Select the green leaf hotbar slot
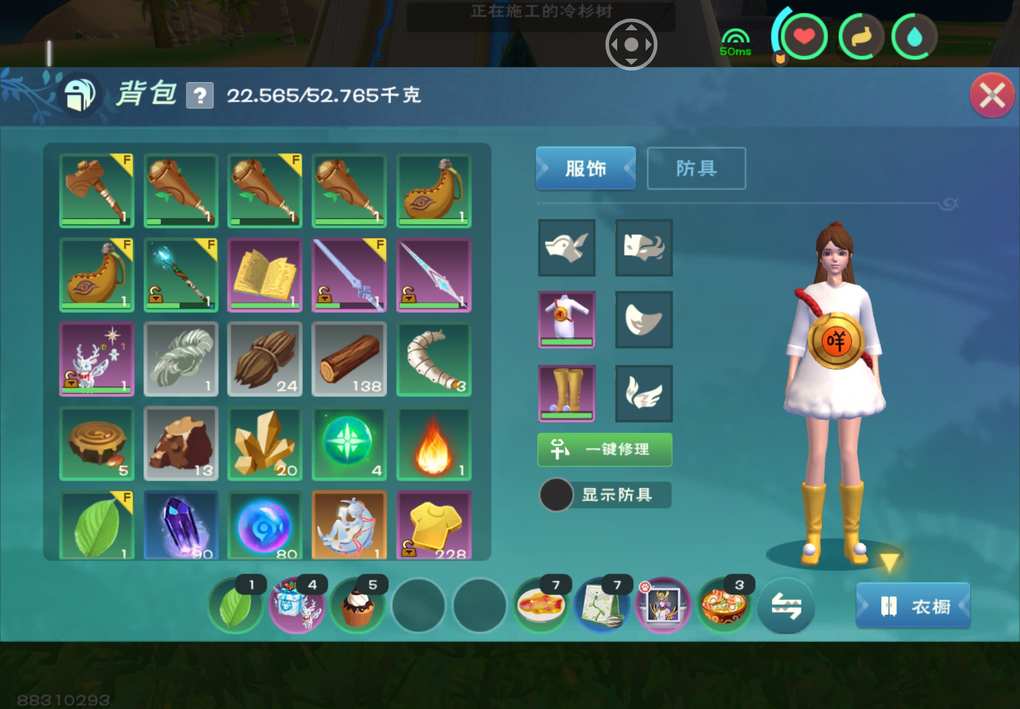 click(235, 606)
